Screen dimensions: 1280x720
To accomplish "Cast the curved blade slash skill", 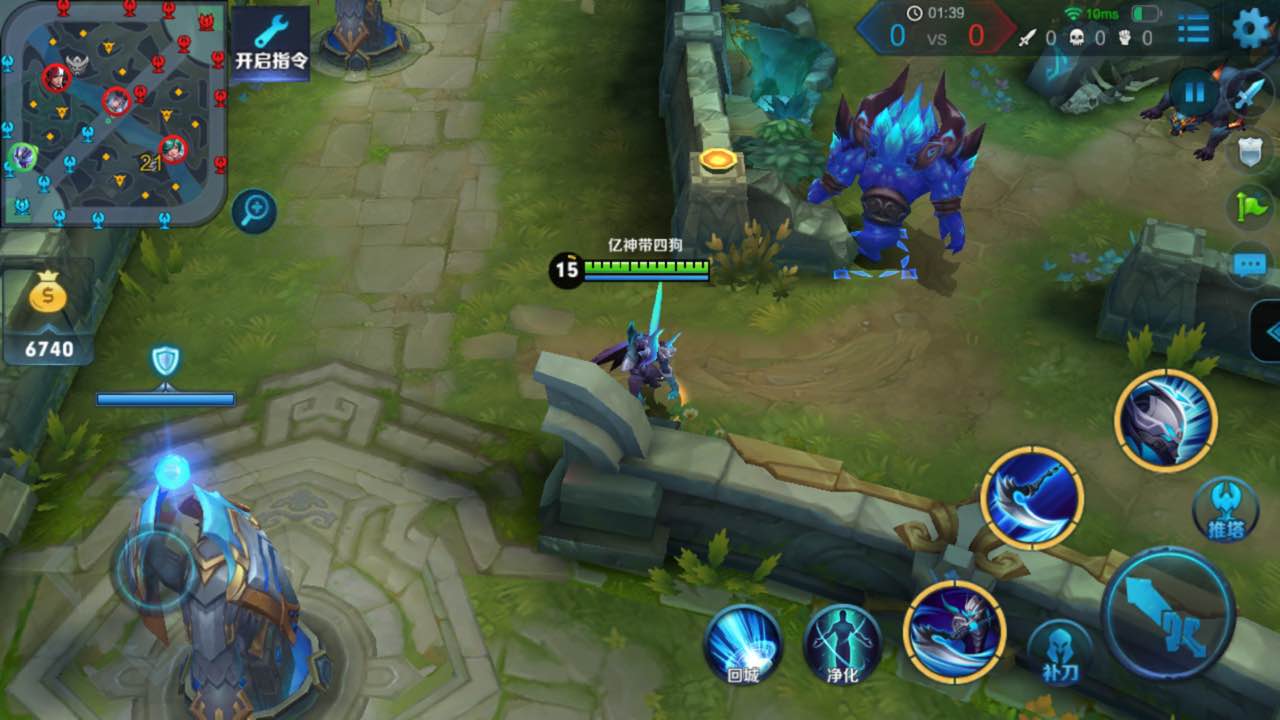I will (x=1032, y=497).
